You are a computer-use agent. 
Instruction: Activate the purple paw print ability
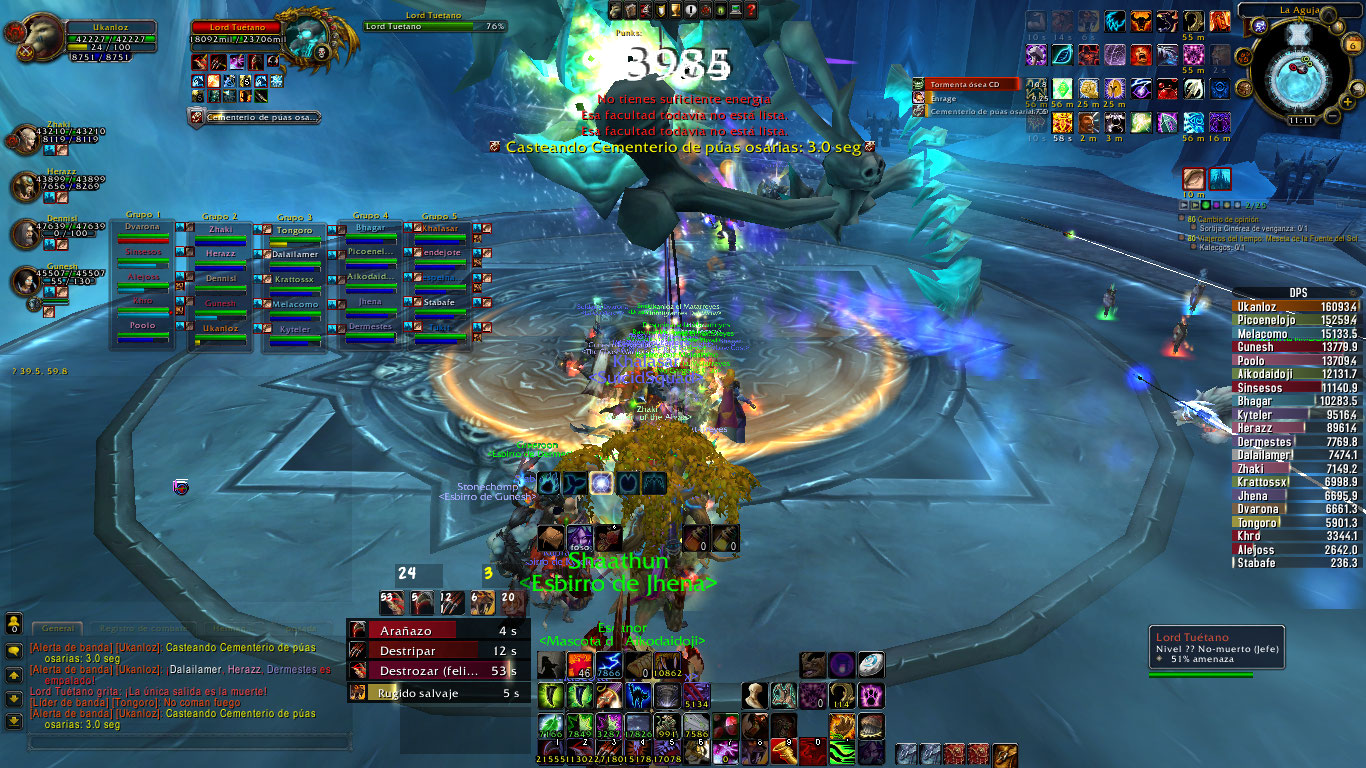[x=871, y=694]
